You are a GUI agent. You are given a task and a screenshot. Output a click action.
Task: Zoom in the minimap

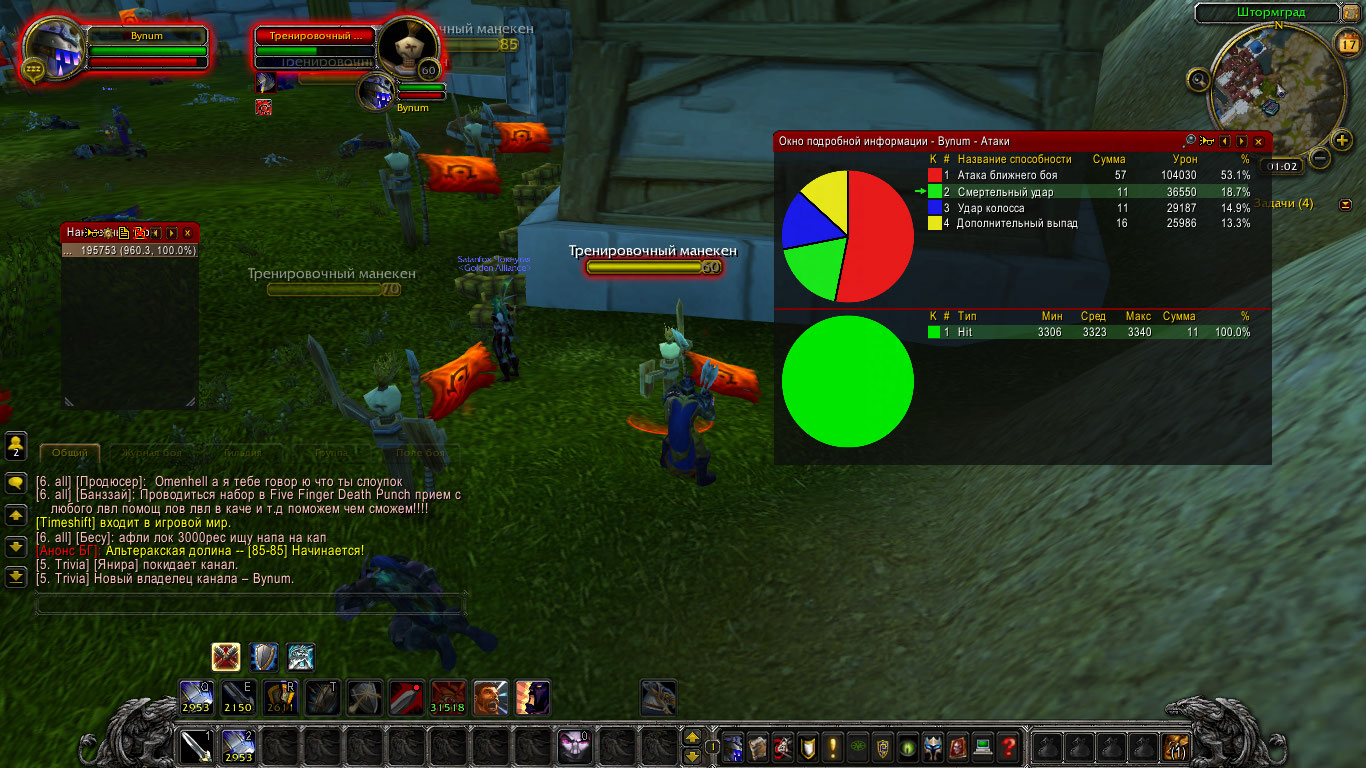coord(1343,140)
